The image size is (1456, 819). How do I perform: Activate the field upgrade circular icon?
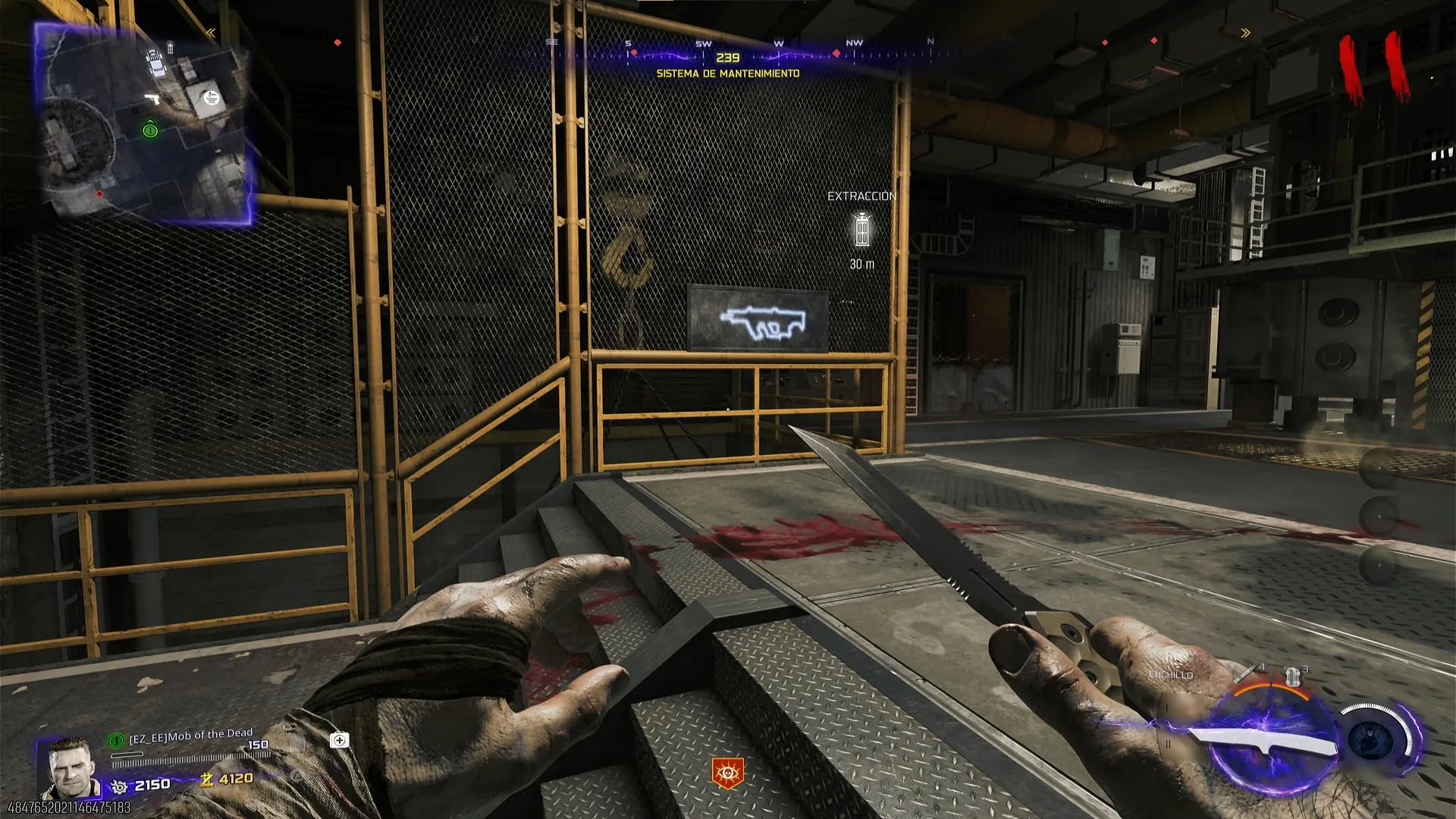coord(1374,738)
